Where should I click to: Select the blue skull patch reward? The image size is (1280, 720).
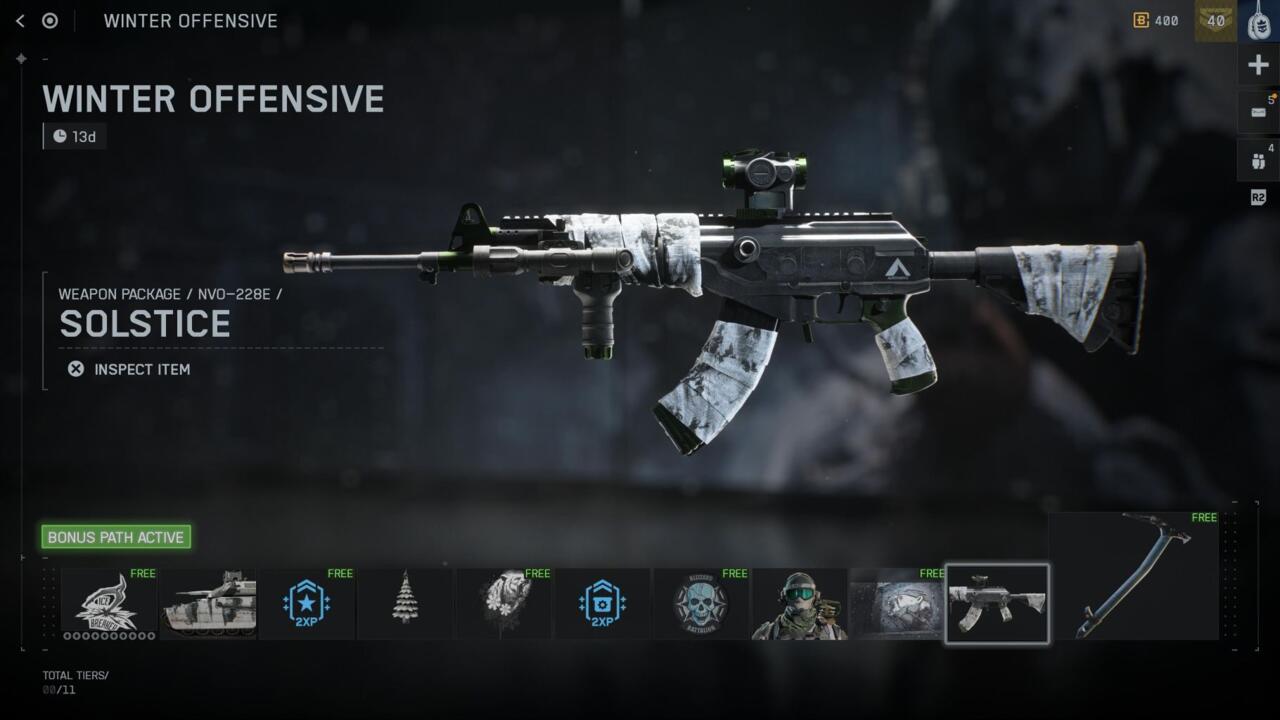700,604
